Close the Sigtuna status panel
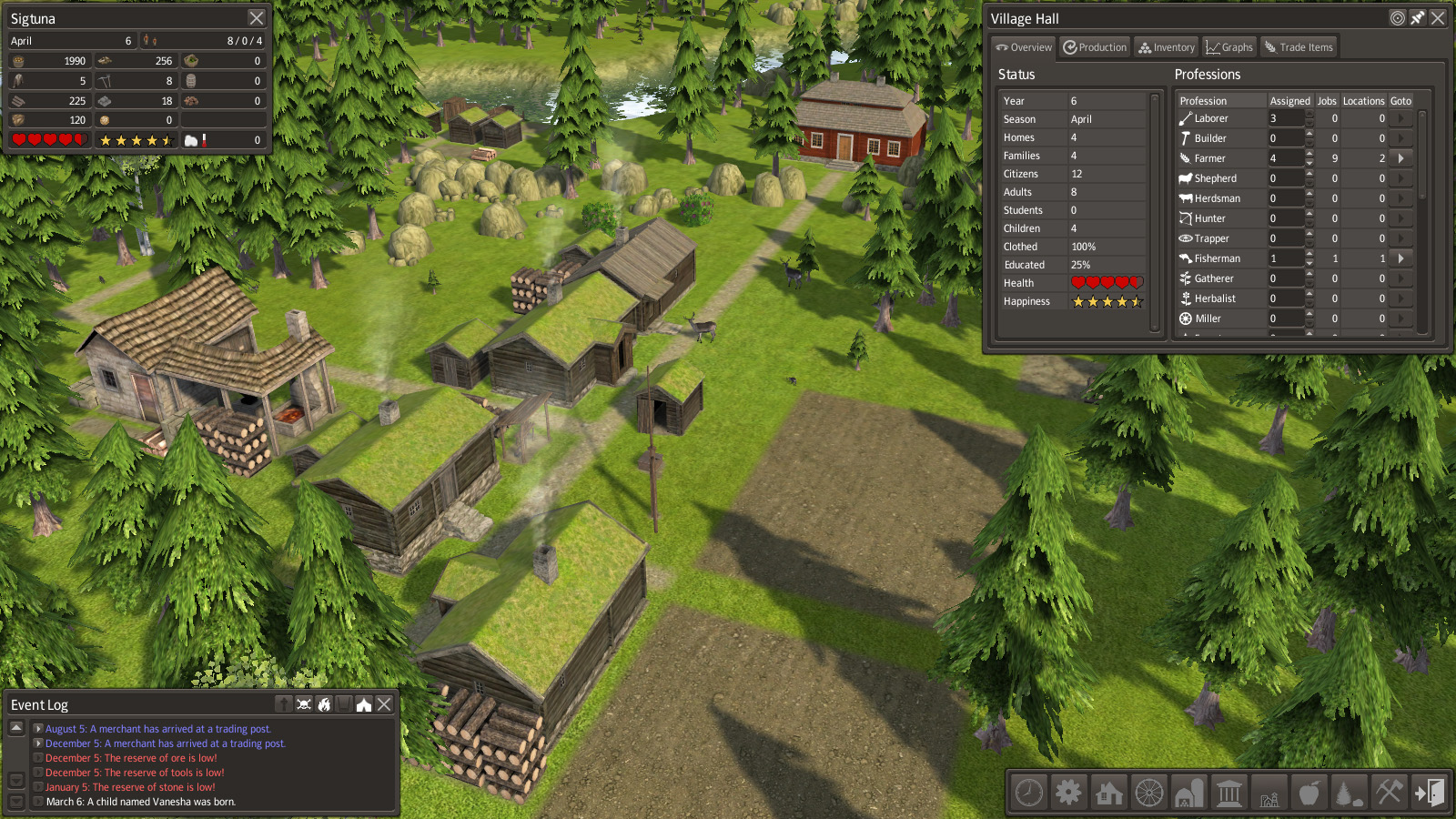 click(257, 18)
